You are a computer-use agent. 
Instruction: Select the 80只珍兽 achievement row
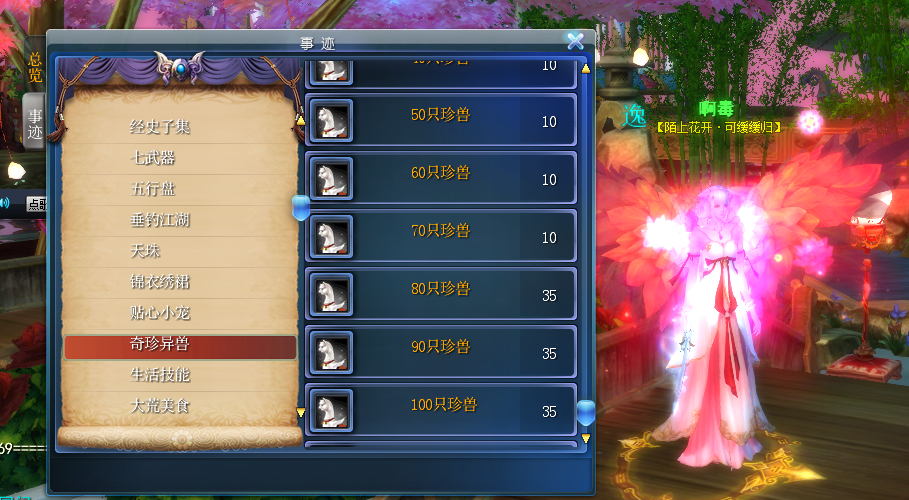(440, 294)
